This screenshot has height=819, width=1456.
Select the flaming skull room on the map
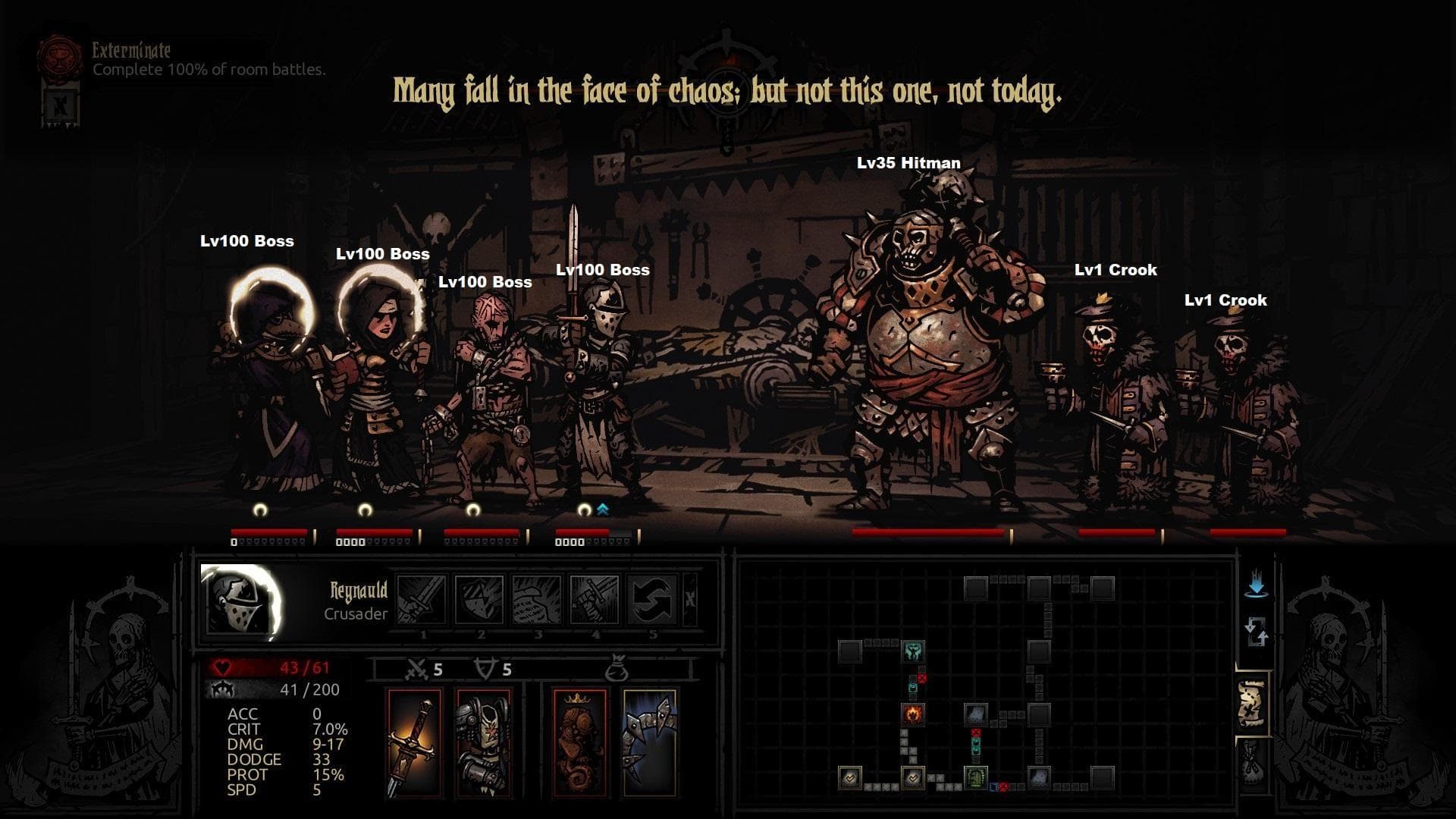(912, 714)
